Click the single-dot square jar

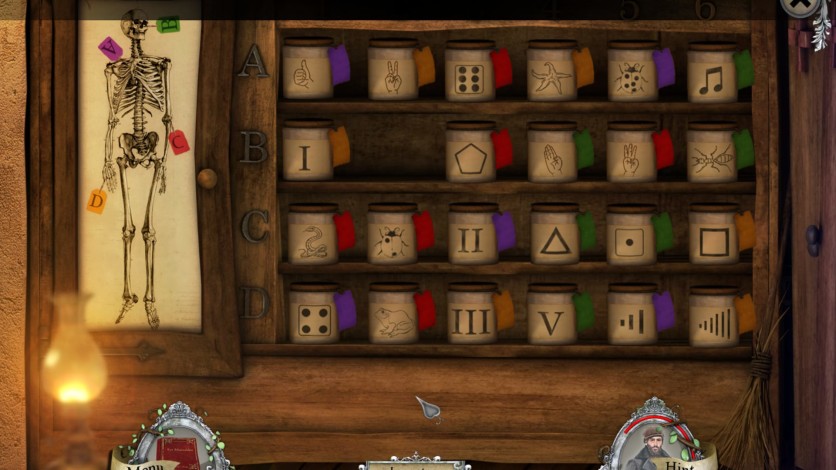[631, 237]
